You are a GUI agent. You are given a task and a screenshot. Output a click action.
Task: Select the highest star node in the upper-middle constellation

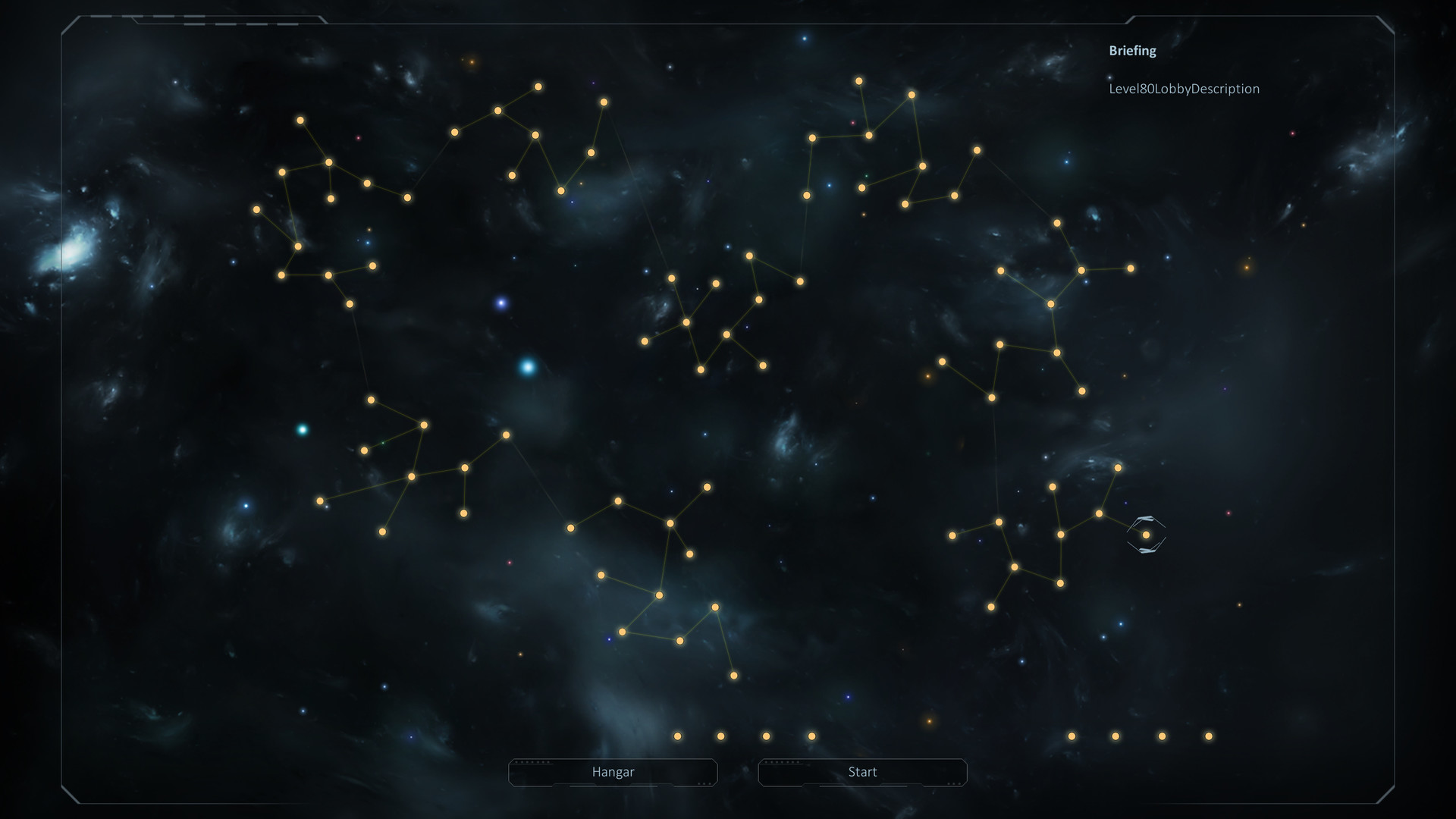click(x=538, y=87)
